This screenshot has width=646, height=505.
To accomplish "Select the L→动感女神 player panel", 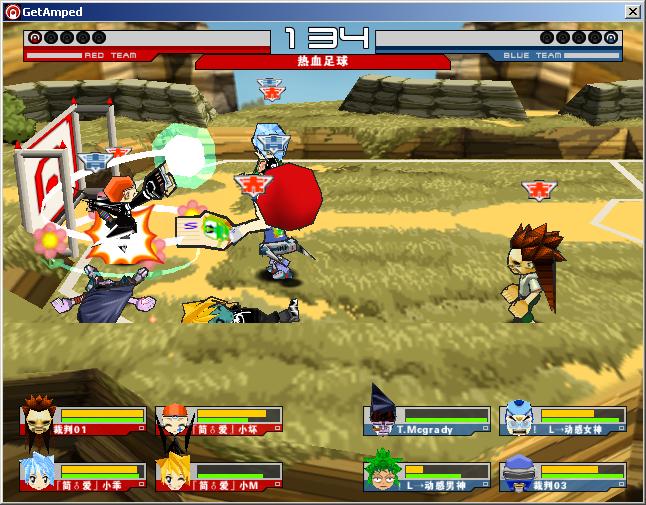I will coord(563,420).
